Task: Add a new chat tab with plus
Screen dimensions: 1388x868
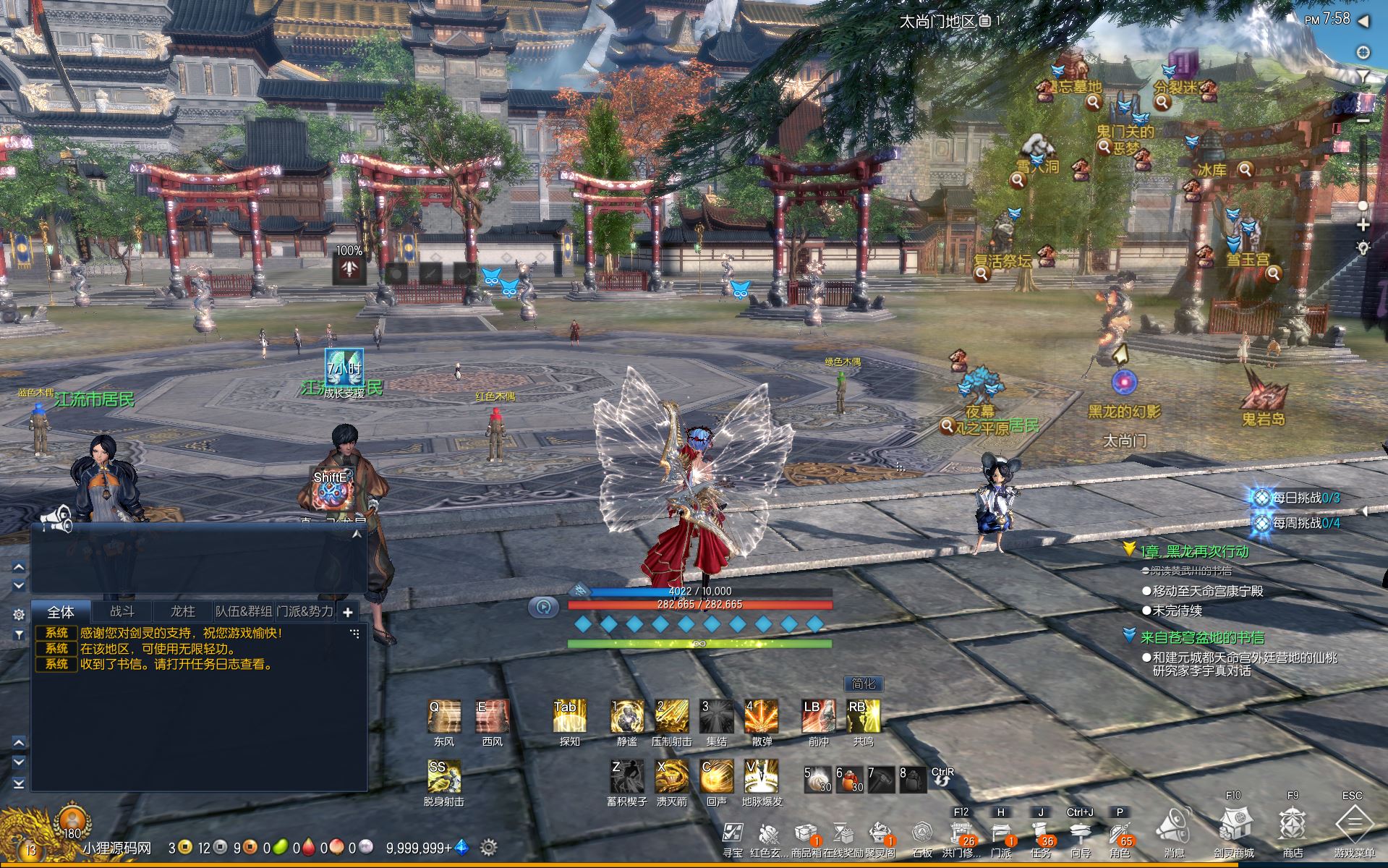Action: (347, 612)
